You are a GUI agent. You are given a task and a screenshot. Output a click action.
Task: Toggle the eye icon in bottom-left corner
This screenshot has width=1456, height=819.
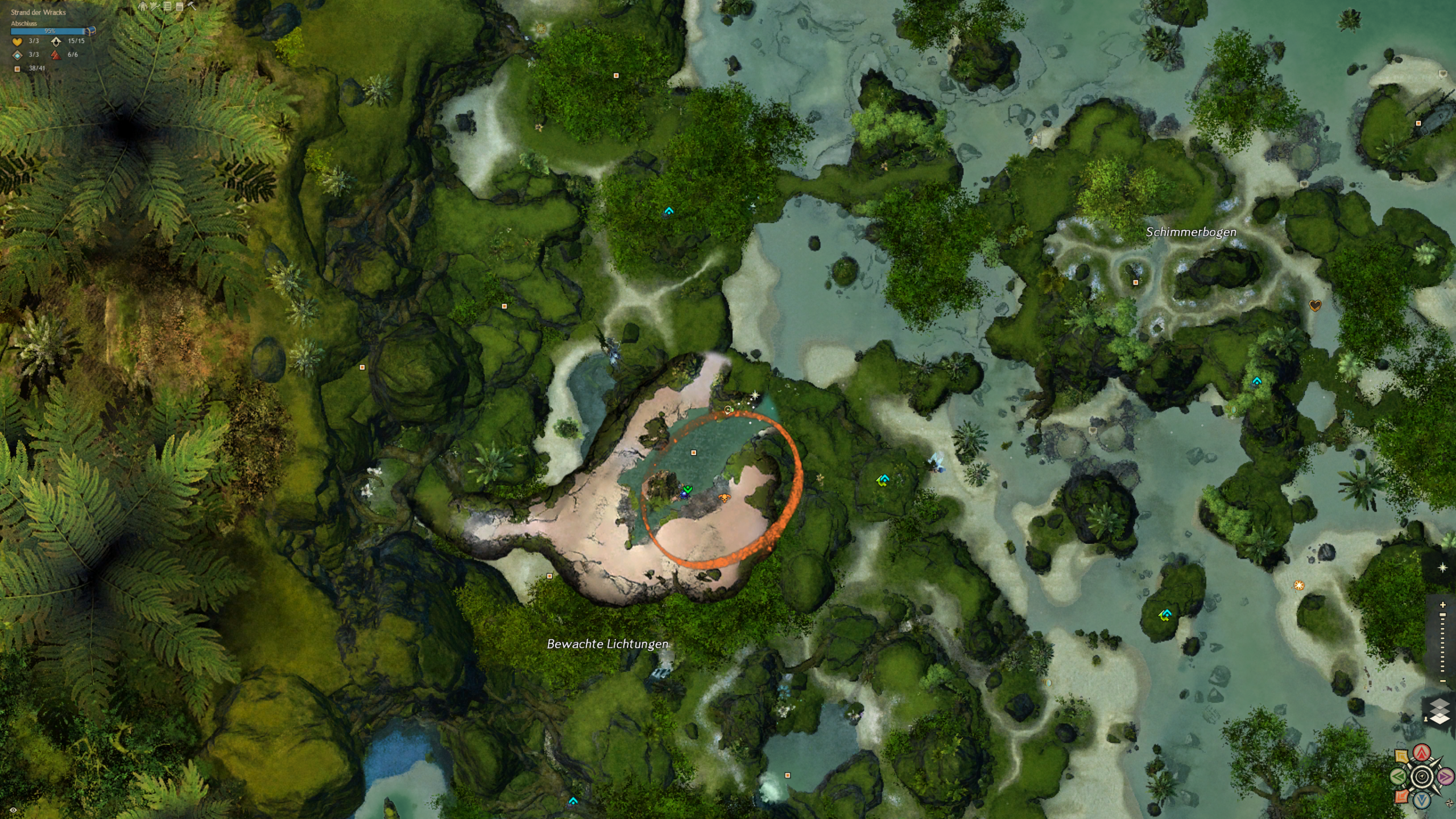[x=13, y=810]
